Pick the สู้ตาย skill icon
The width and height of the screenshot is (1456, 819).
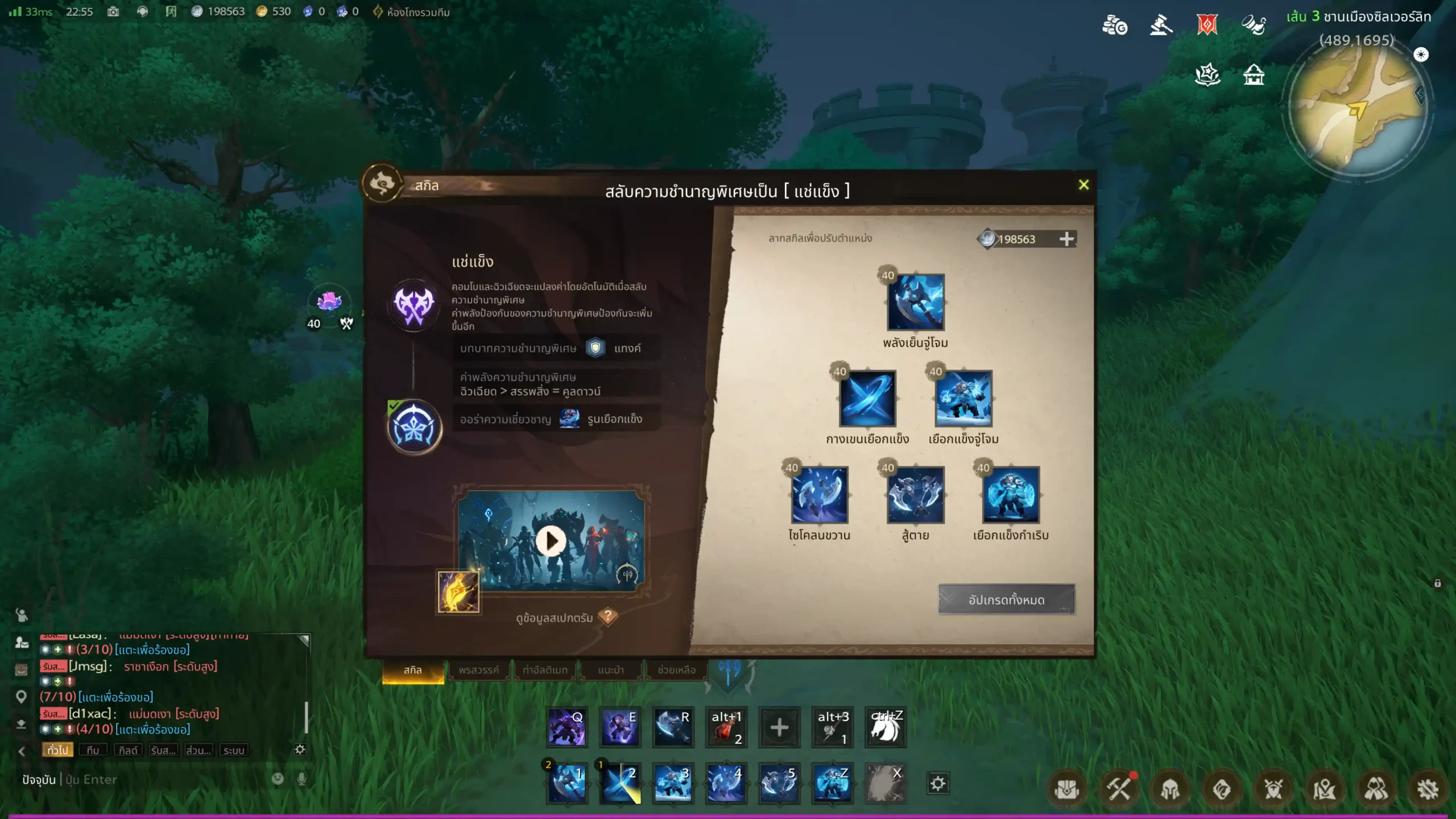915,495
